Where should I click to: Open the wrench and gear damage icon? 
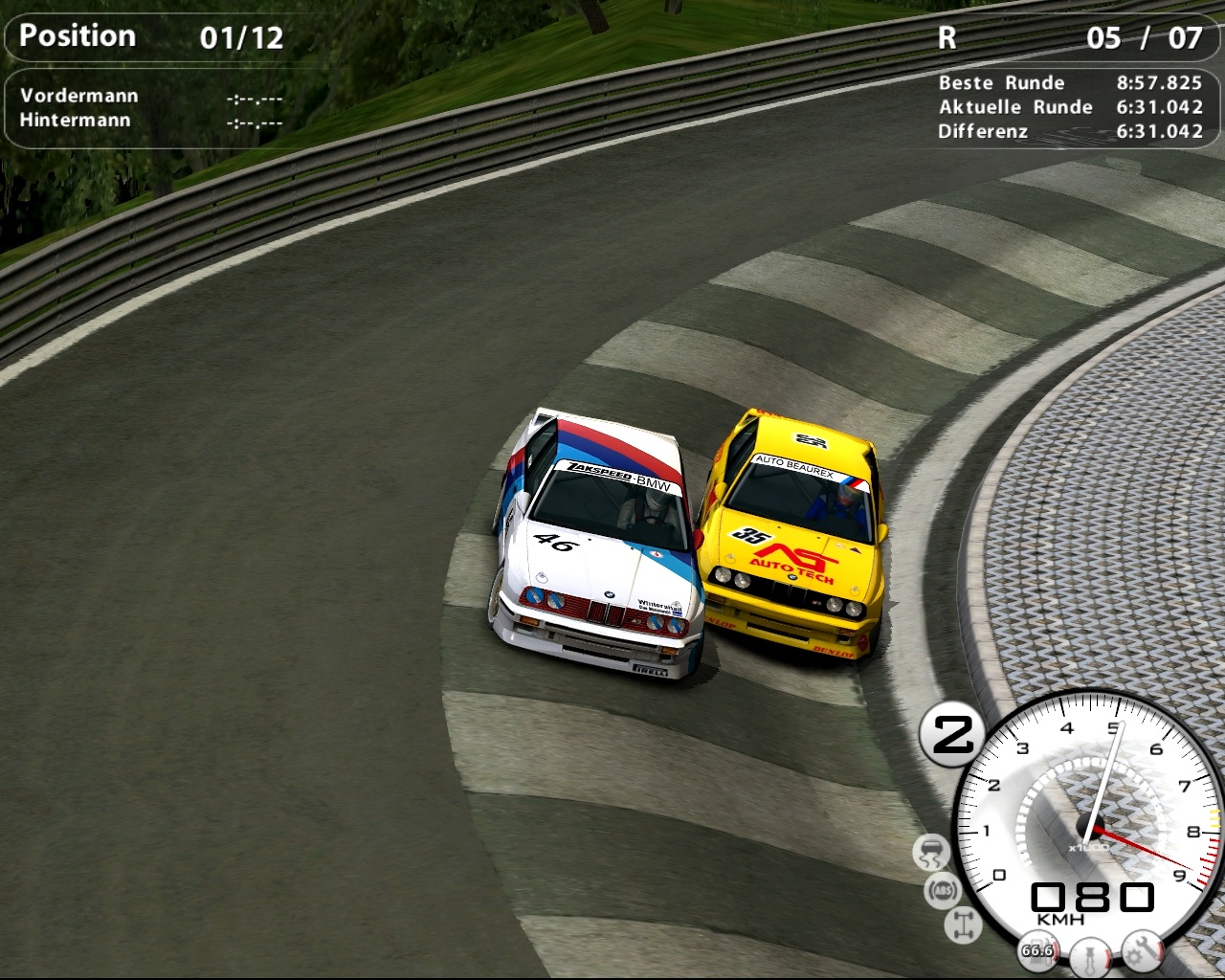pyautogui.click(x=1143, y=948)
